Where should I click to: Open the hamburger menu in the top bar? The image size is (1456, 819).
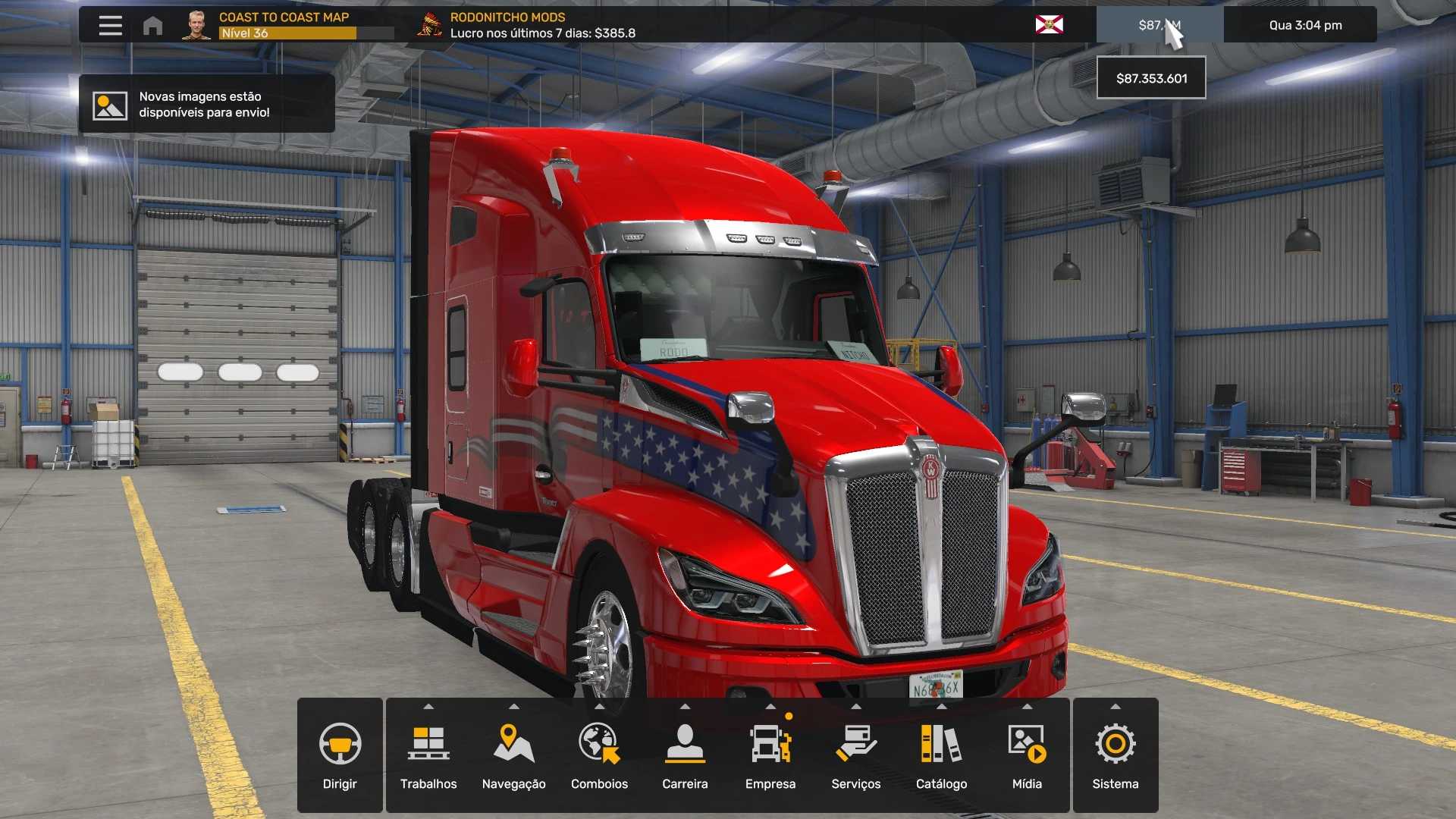point(110,25)
